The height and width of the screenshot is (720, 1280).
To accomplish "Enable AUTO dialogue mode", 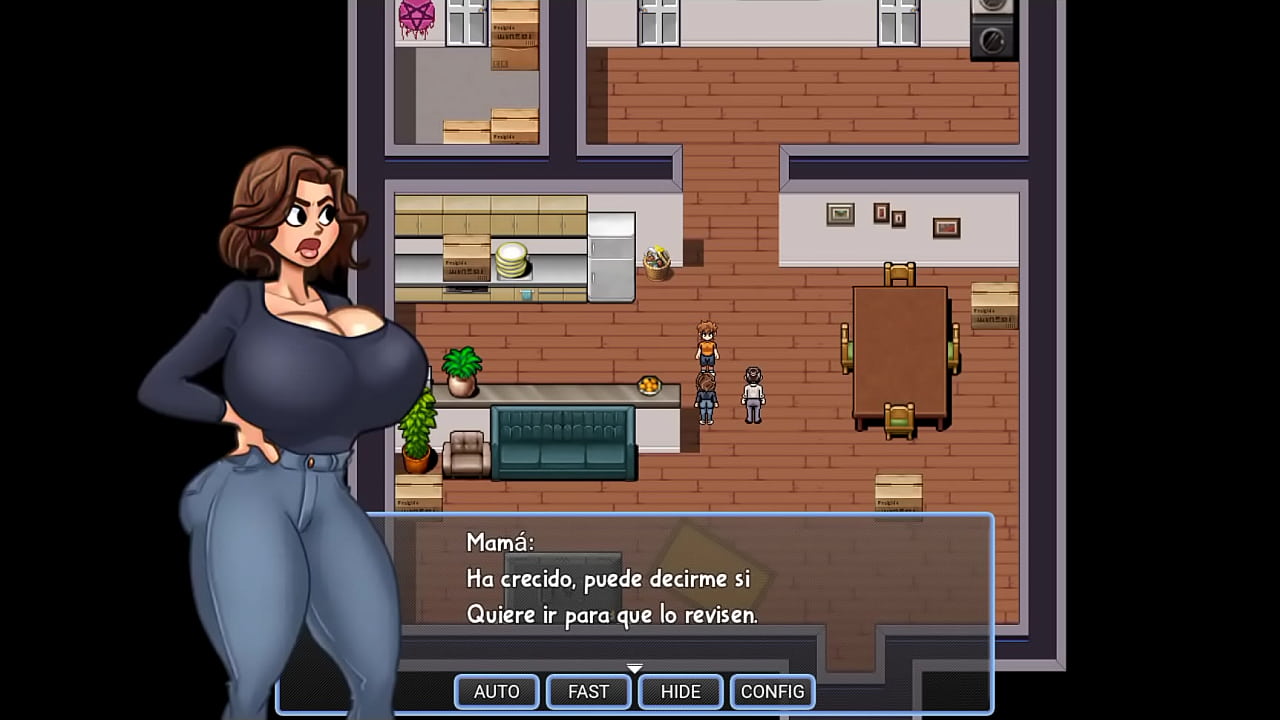I will pos(496,691).
